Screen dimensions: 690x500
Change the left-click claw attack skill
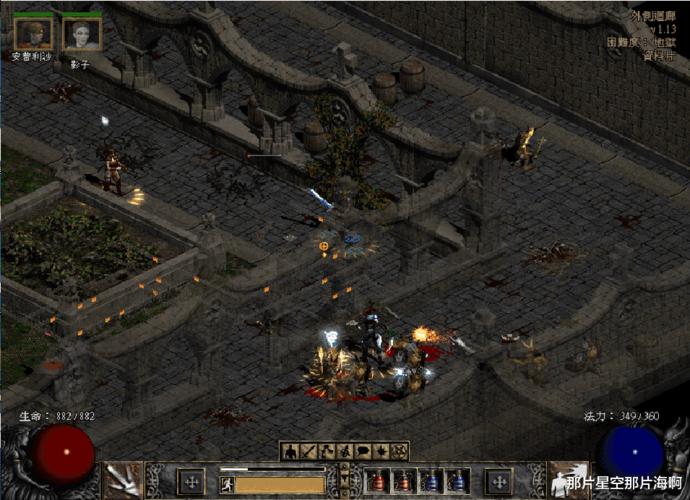(x=123, y=480)
